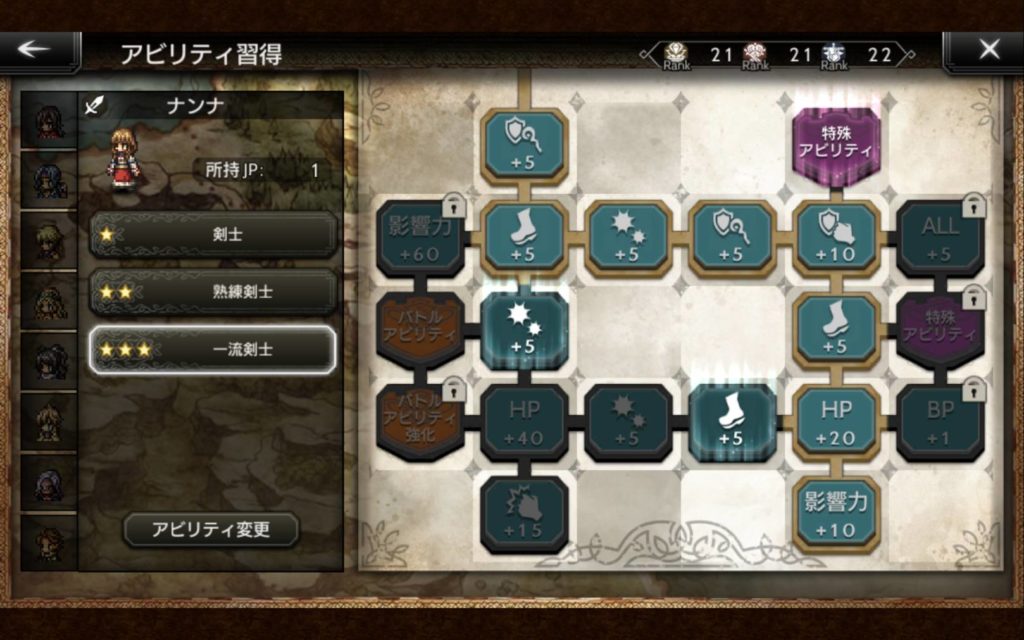Select the 剣士 one-star job tier
The image size is (1024, 640).
(212, 235)
